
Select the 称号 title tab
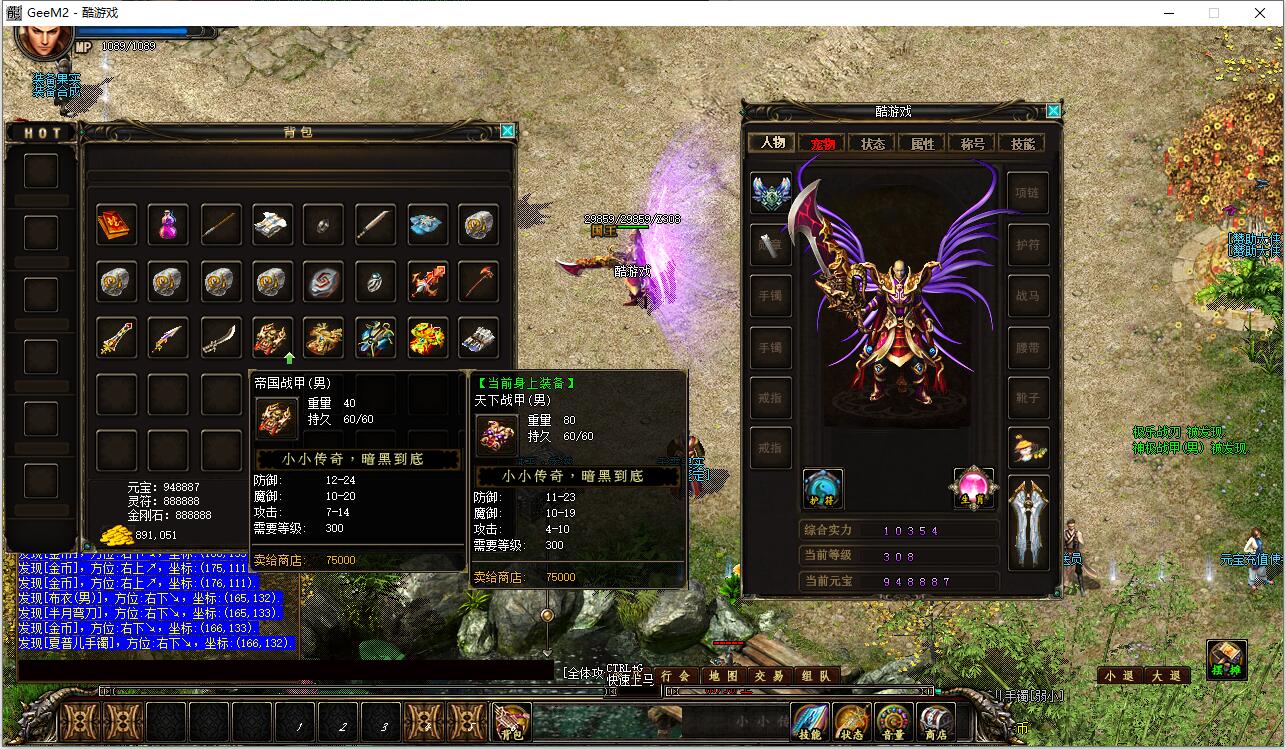972,143
